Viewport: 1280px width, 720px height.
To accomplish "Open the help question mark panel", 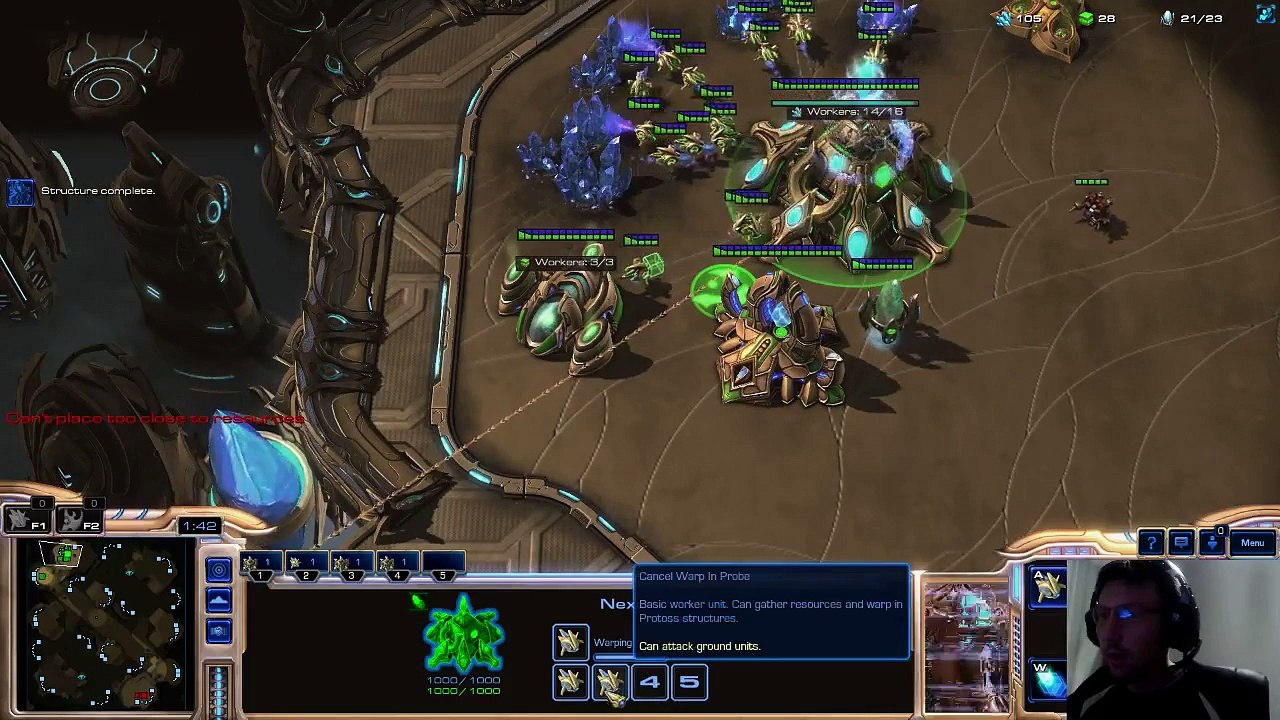I will click(1151, 543).
